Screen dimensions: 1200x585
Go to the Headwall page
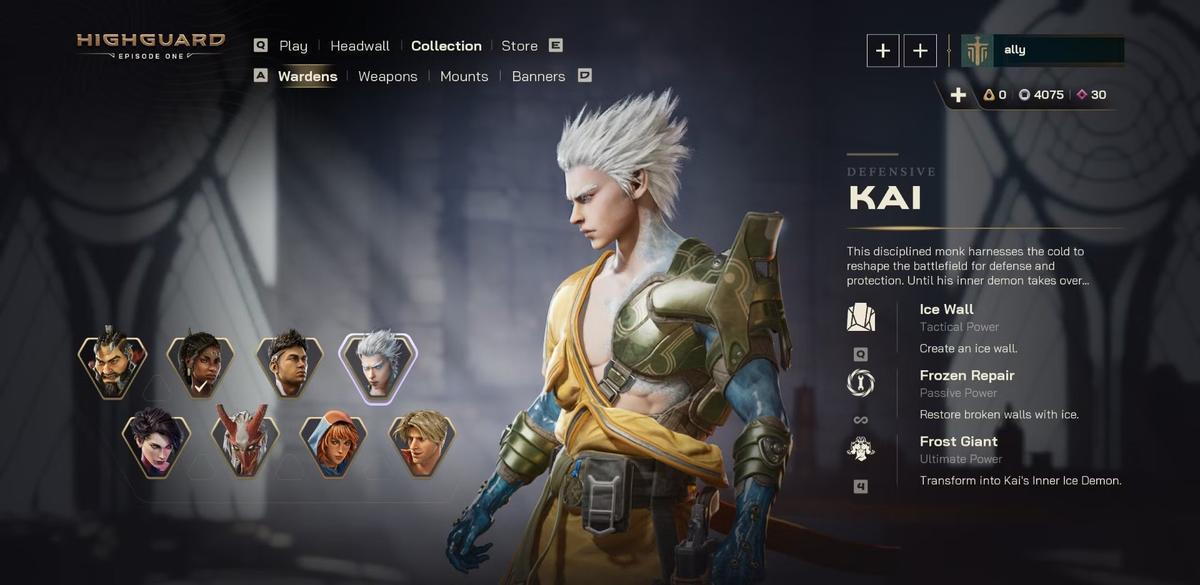pos(360,46)
